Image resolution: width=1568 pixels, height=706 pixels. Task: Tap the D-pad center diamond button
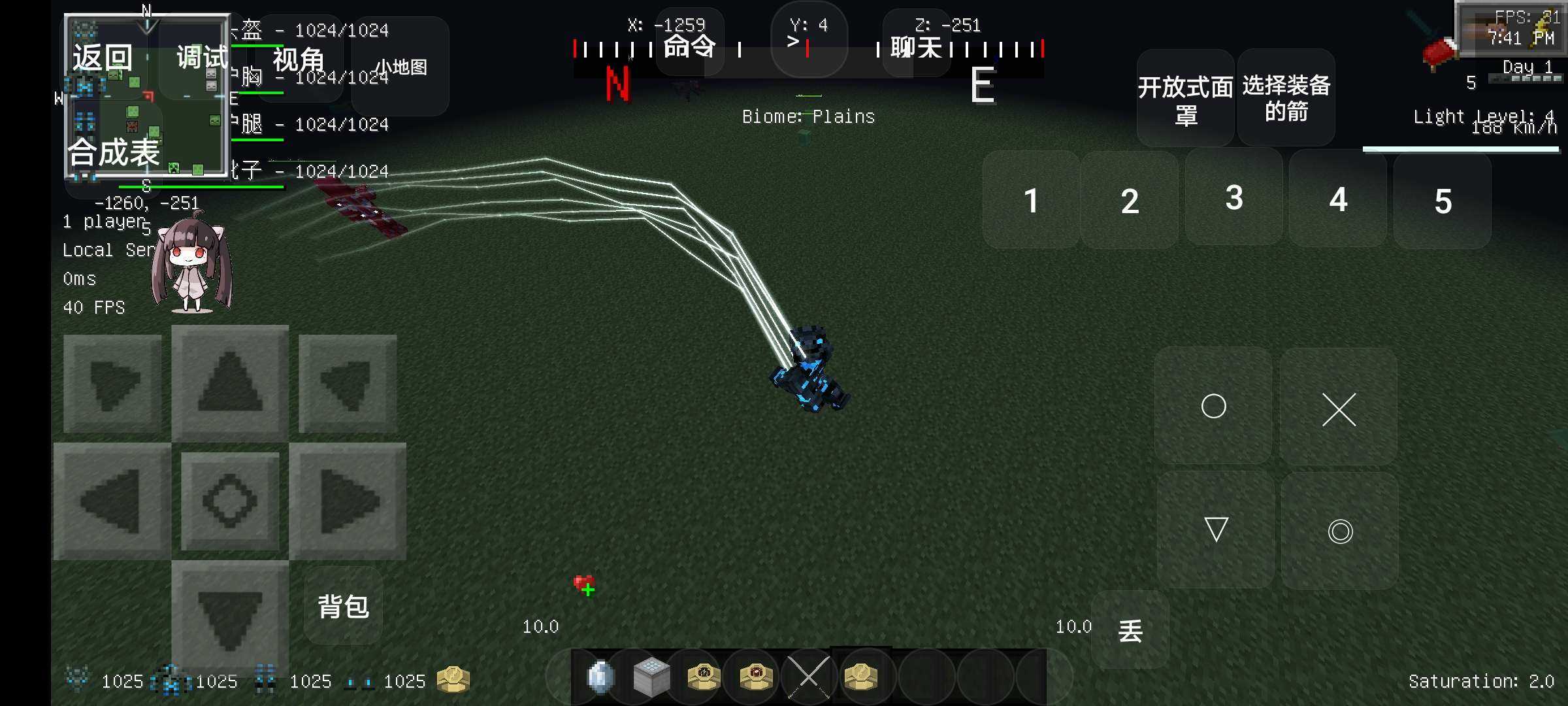tap(230, 501)
